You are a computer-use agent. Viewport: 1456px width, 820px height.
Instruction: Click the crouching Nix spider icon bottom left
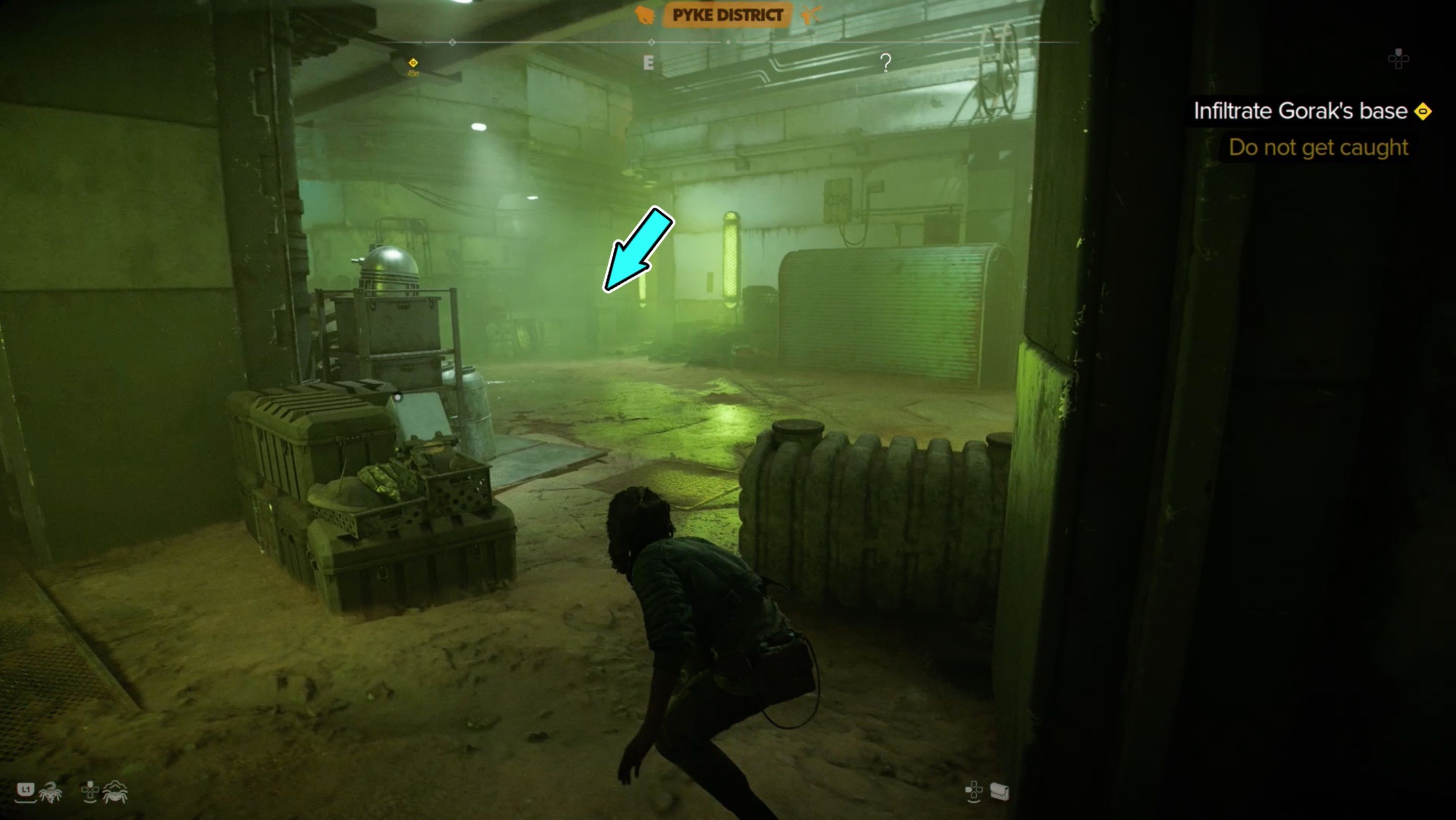point(116,793)
